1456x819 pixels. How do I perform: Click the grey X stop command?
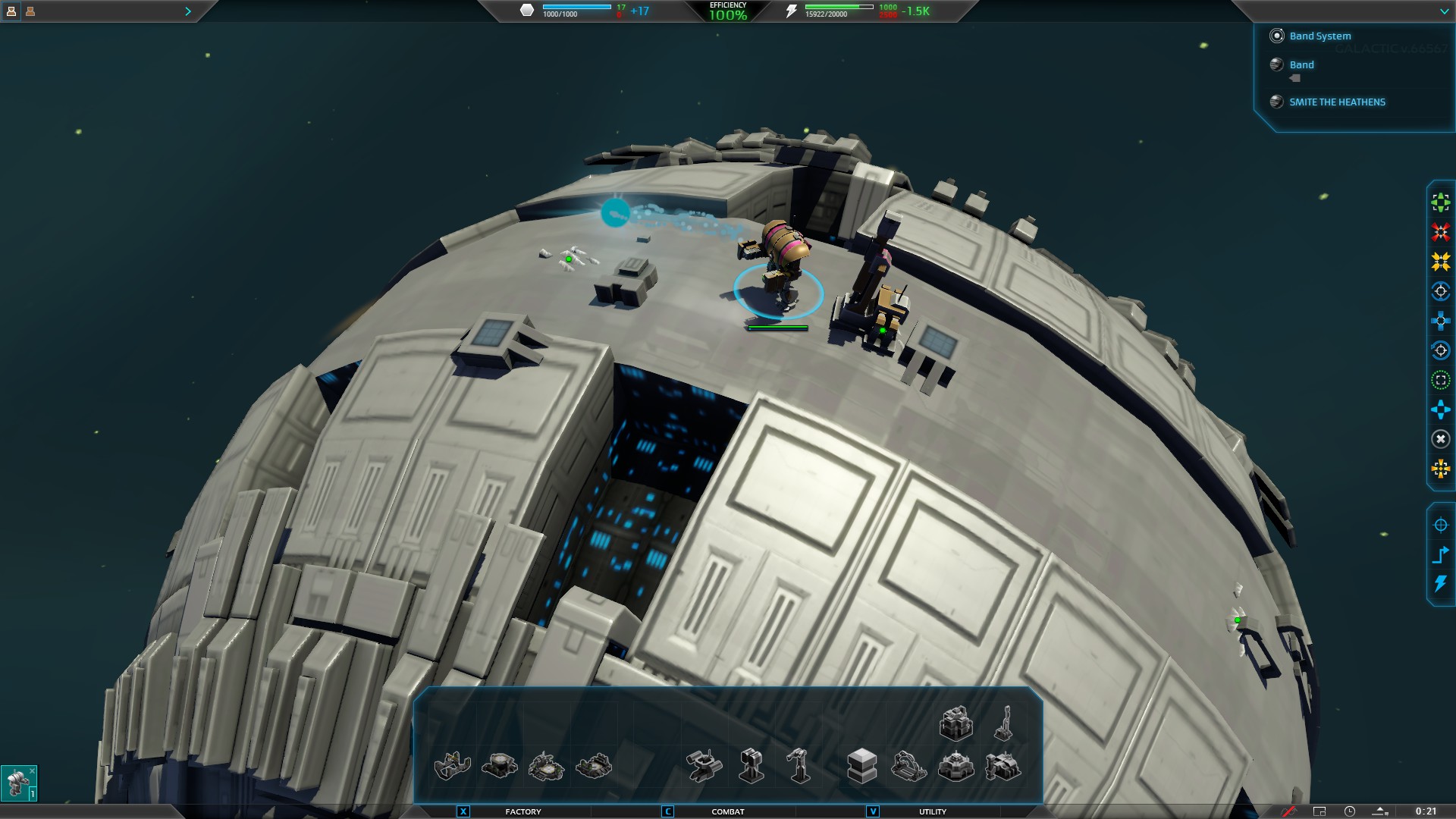click(1440, 439)
